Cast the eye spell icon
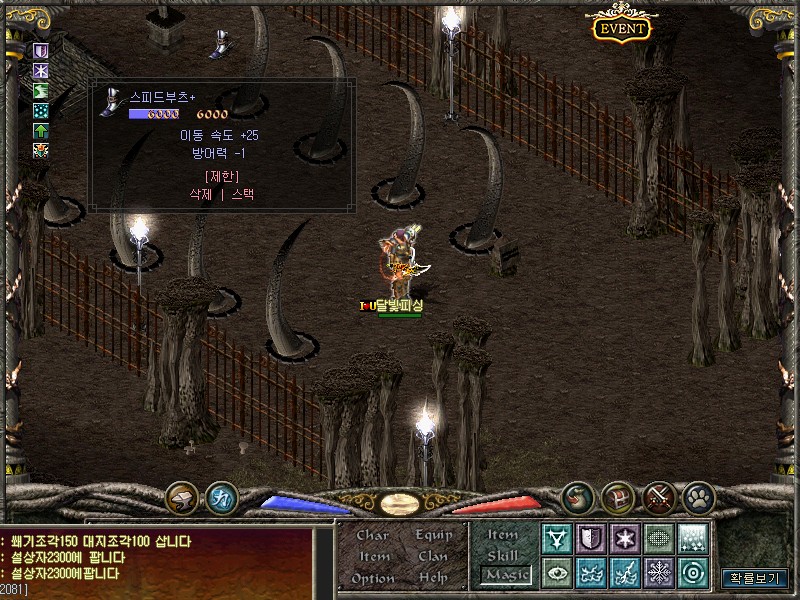This screenshot has height=600, width=800. (557, 573)
